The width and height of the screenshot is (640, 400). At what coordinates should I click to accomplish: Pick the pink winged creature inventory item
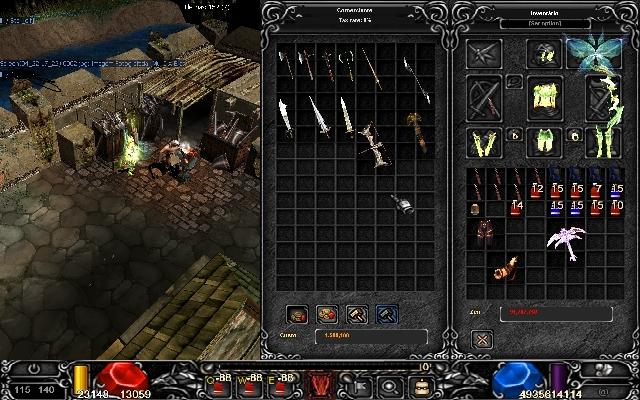tap(563, 240)
